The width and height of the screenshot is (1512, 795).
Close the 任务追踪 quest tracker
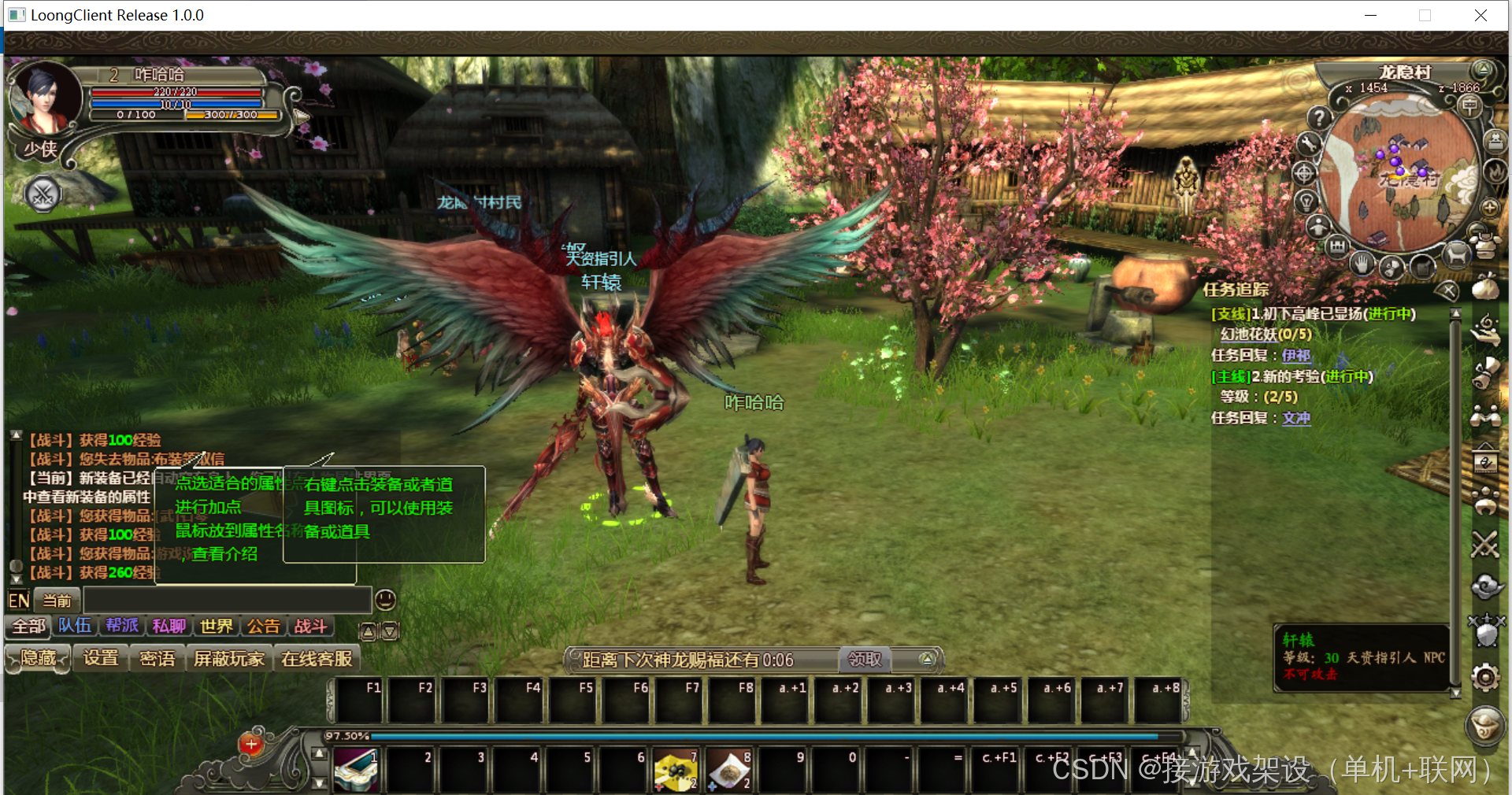point(1447,291)
